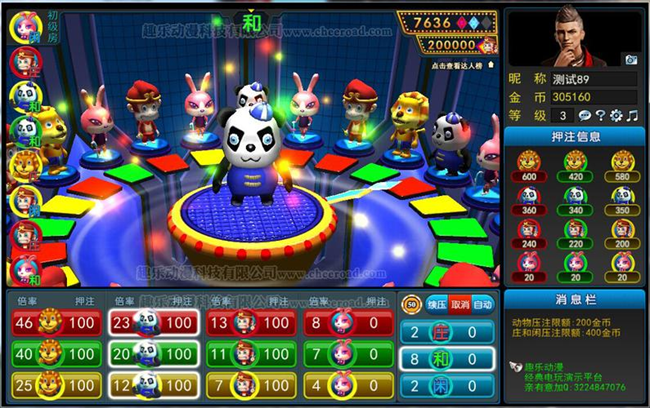Bet on the red monkey at 13x
The width and height of the screenshot is (650, 408).
coord(247,323)
